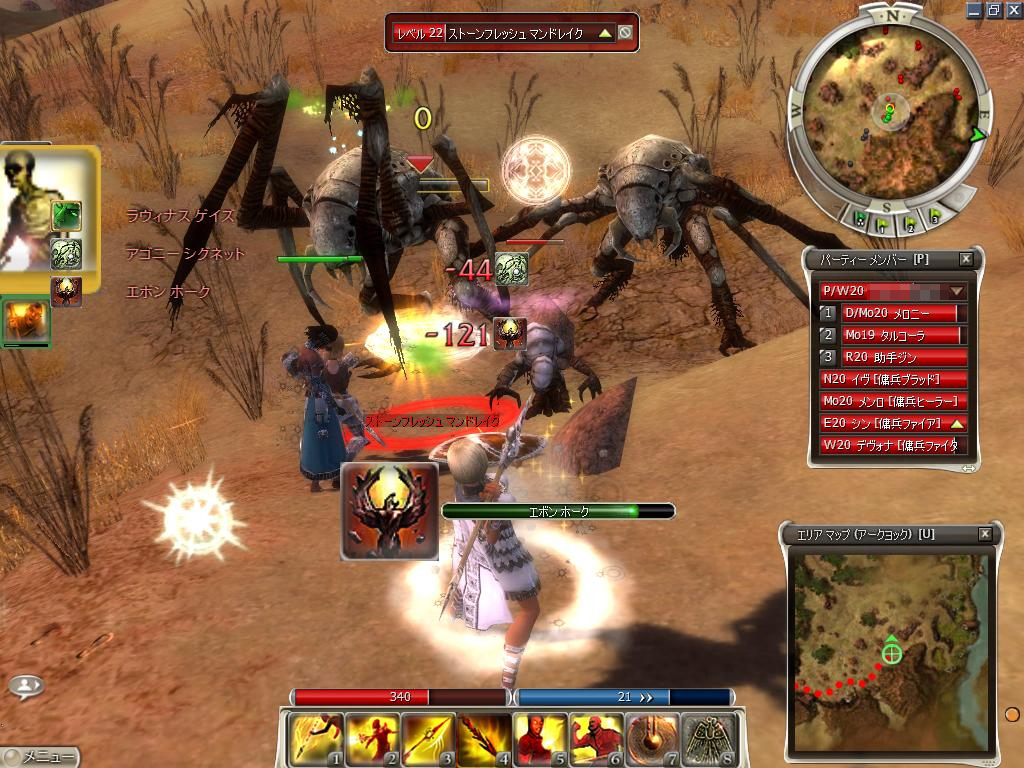Image resolution: width=1024 pixels, height=768 pixels.
Task: Activate skill slot 3 golden spear
Action: tap(428, 739)
